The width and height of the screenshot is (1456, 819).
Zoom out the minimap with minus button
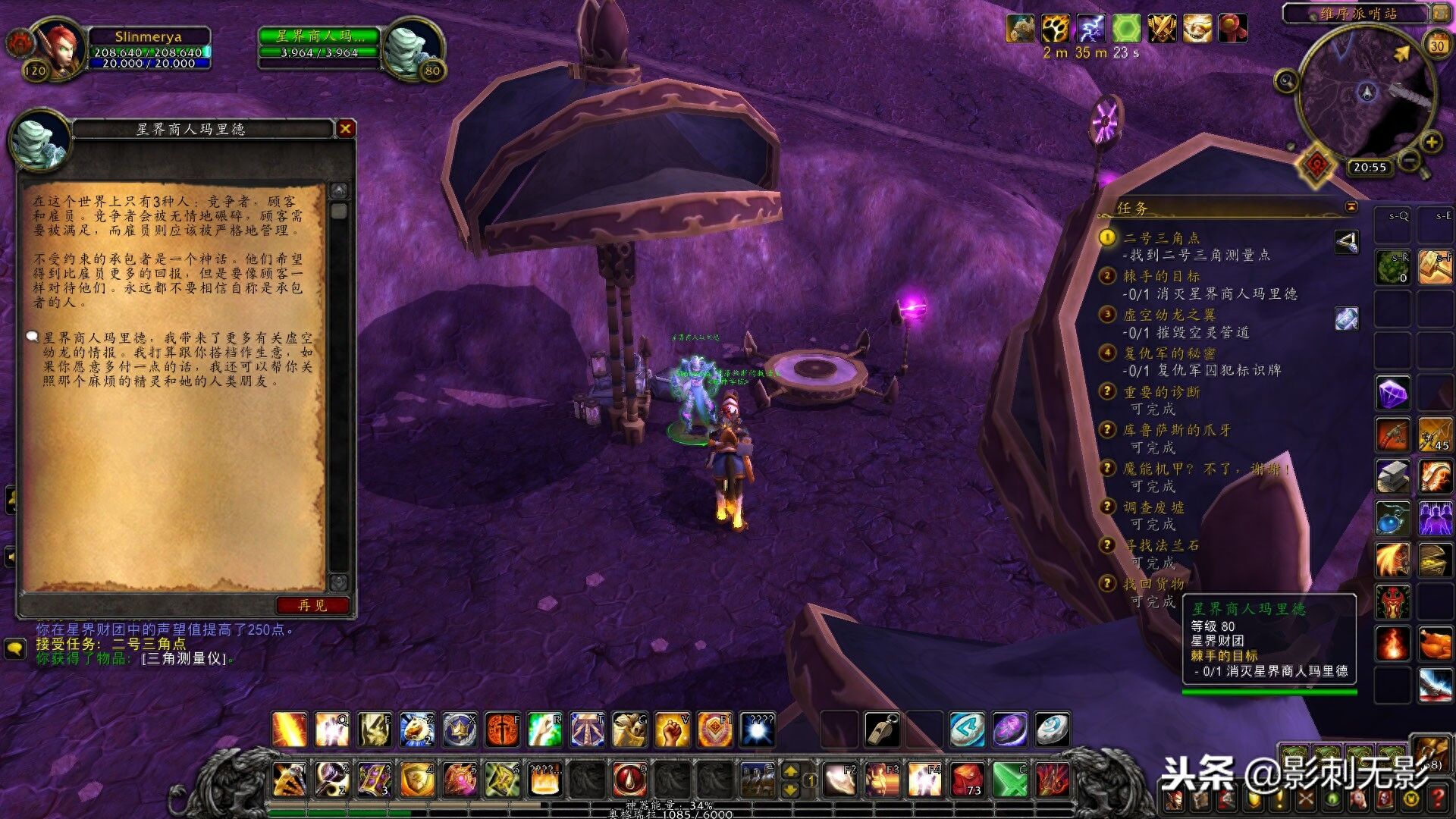pos(1409,160)
